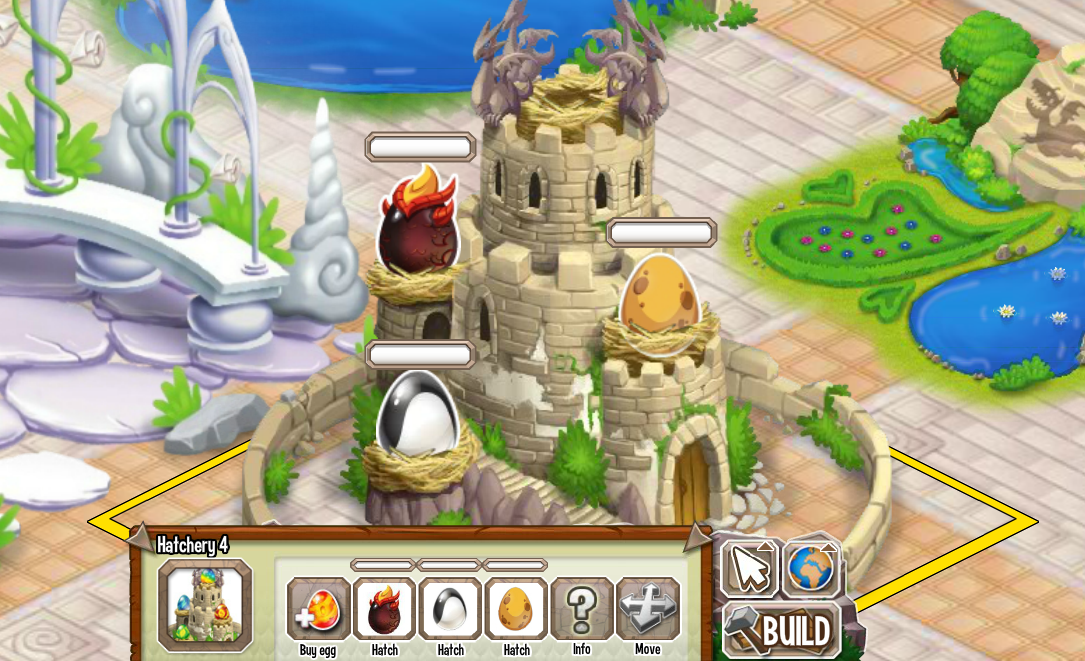Hatch the black and white egg

pos(450,610)
